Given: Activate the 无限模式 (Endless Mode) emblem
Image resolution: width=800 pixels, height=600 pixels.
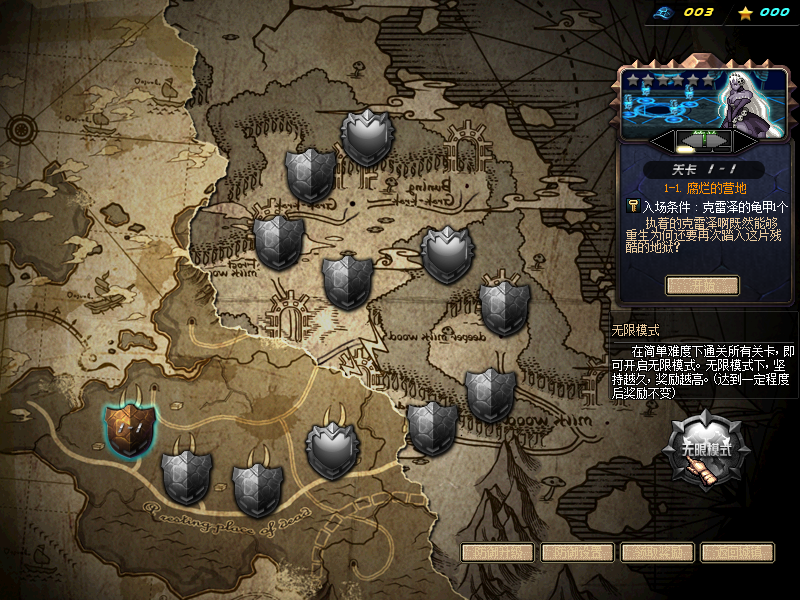Looking at the screenshot, I should point(708,449).
